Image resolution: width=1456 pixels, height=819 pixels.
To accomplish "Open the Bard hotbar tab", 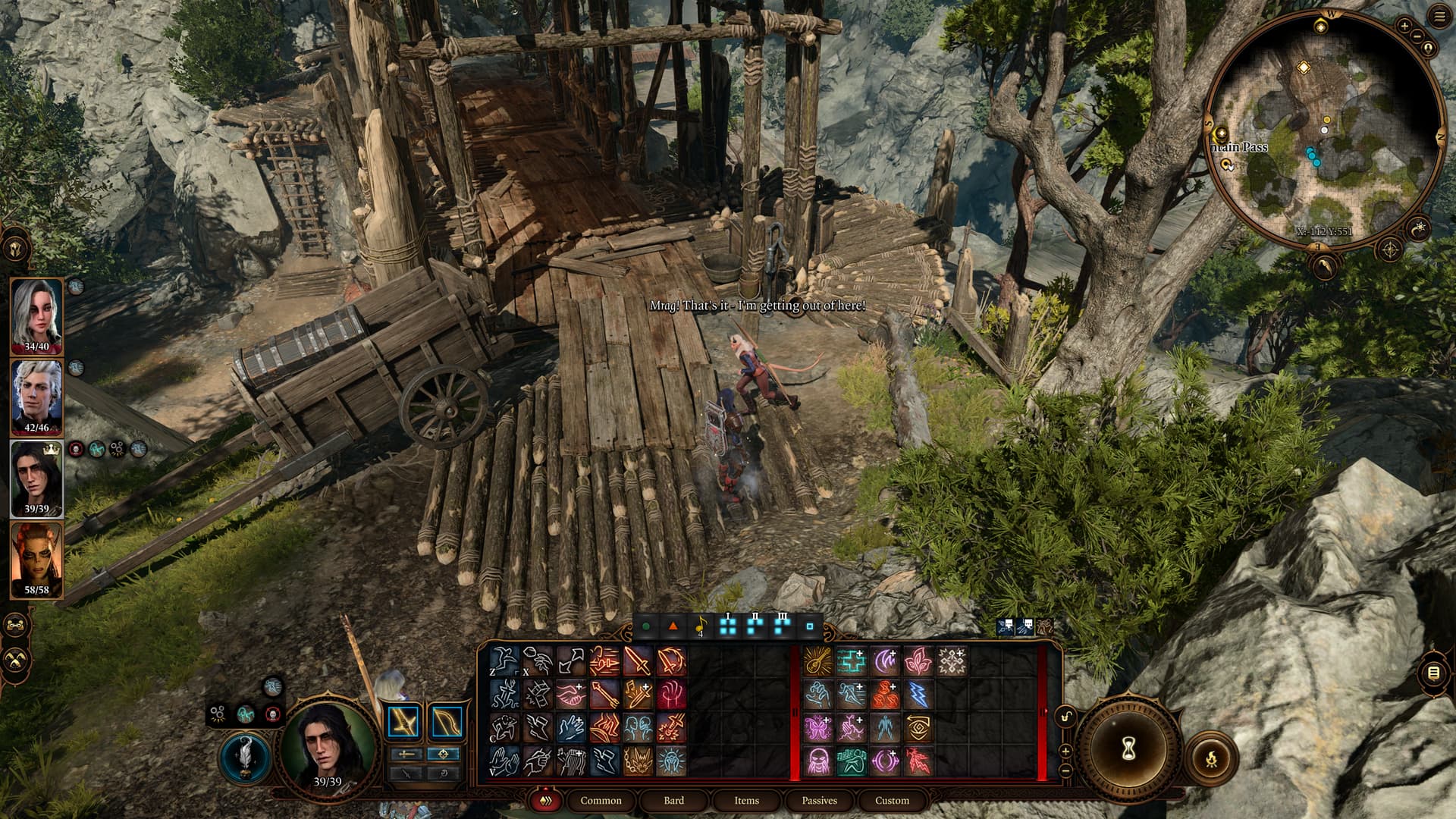I will click(x=673, y=800).
